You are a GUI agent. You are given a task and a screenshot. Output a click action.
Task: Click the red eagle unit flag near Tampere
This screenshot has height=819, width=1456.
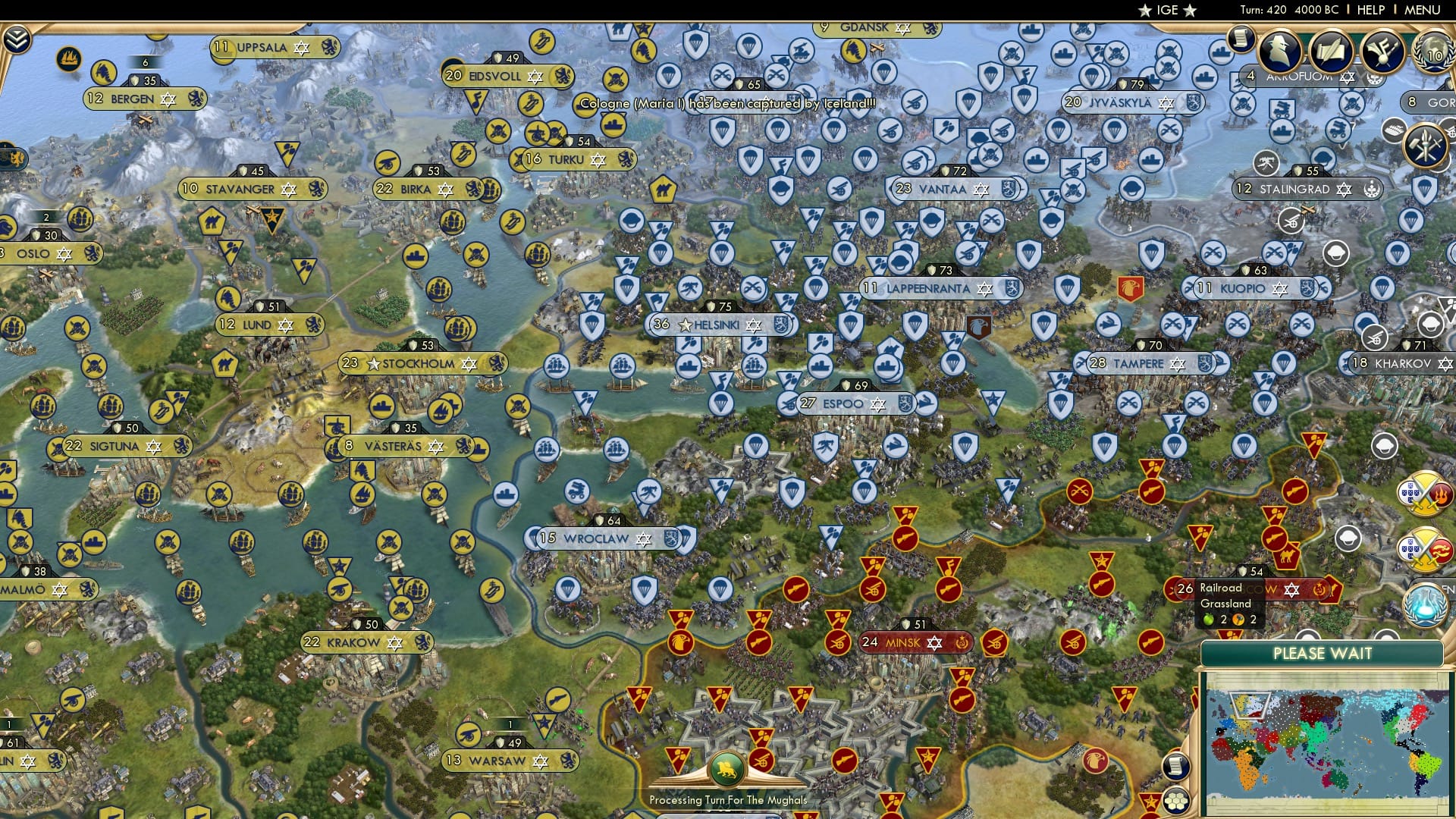click(x=1131, y=289)
